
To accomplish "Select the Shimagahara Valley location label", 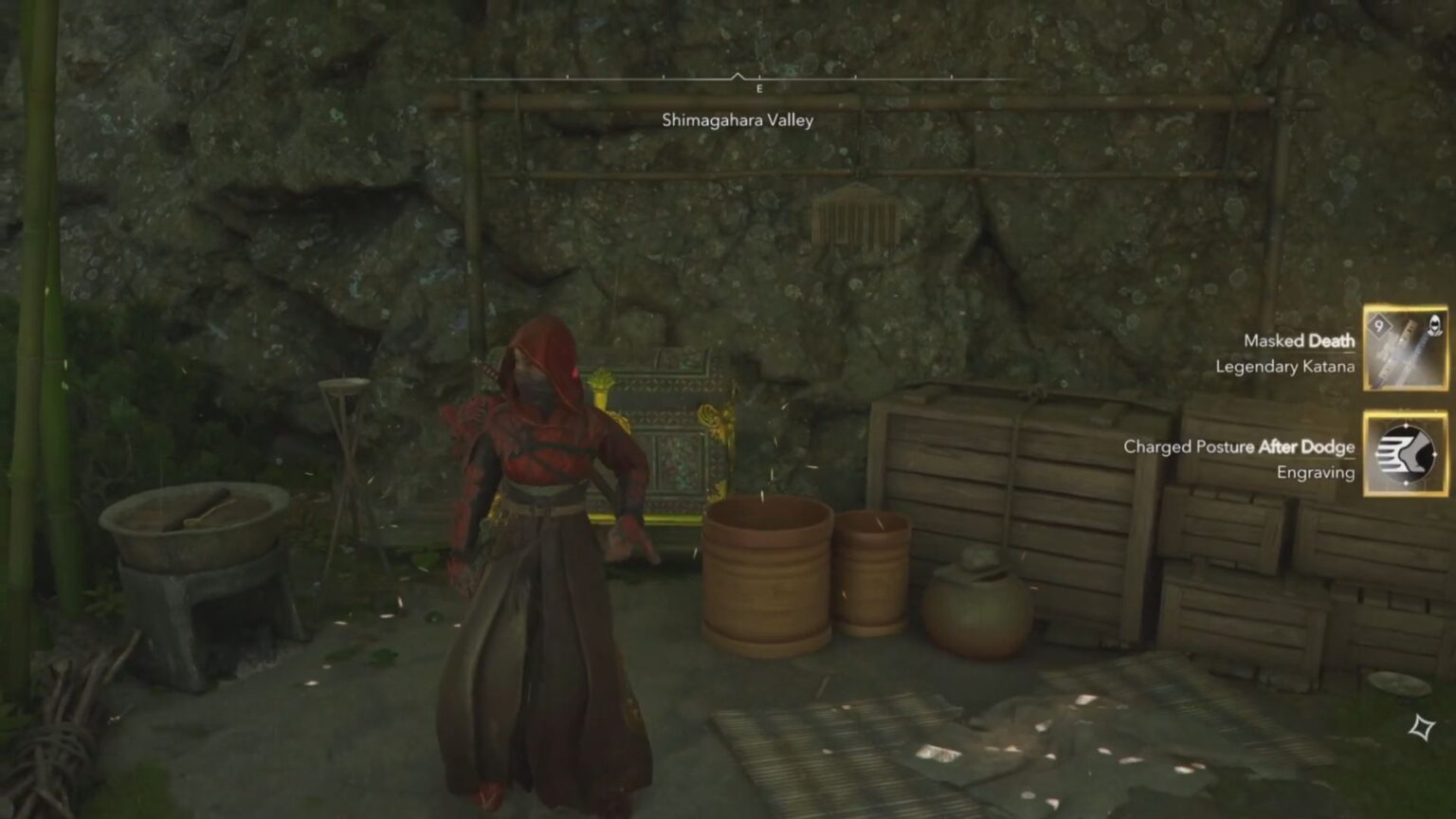I will click(x=737, y=120).
